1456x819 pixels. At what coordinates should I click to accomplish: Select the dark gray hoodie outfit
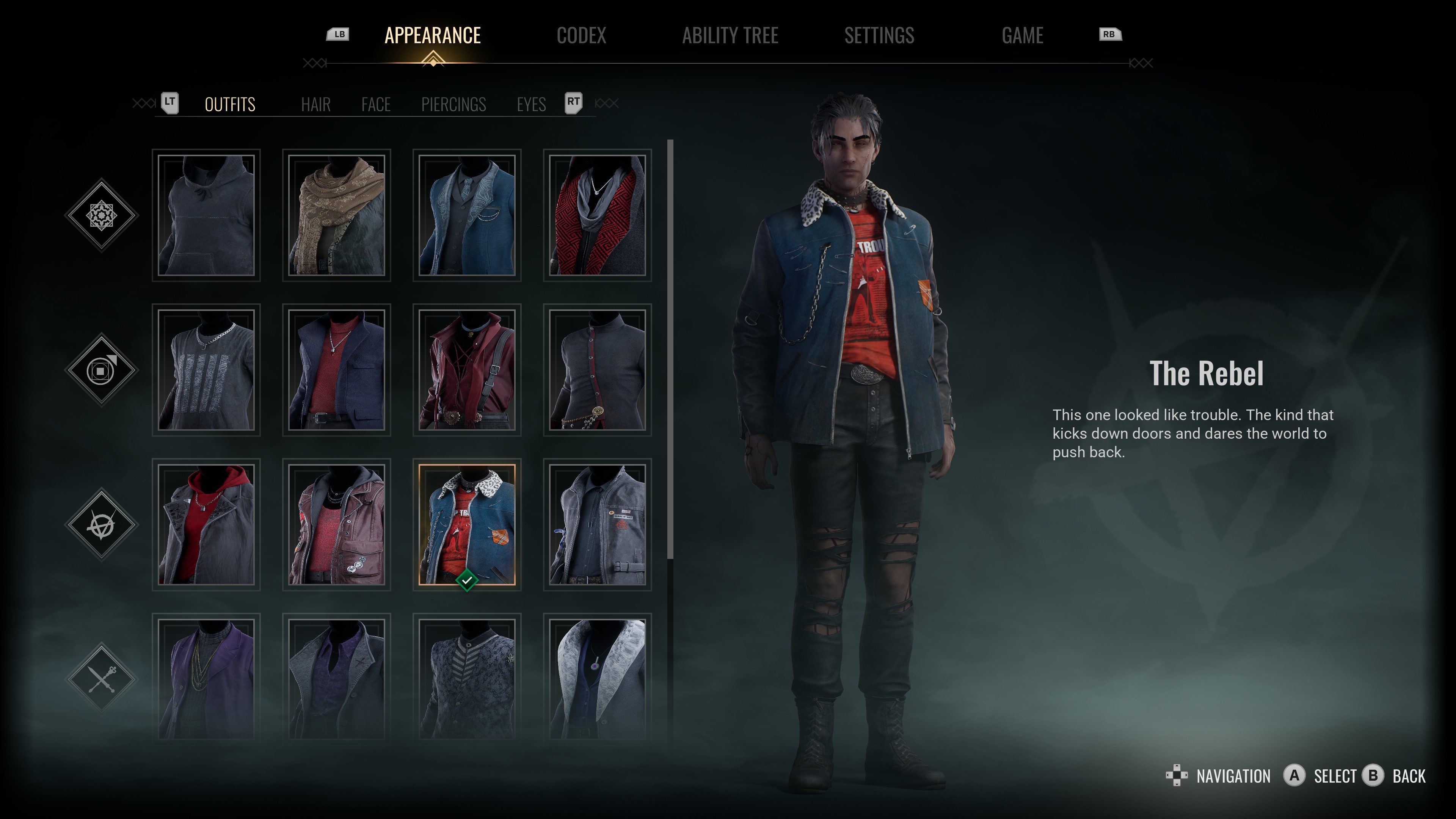(x=206, y=215)
